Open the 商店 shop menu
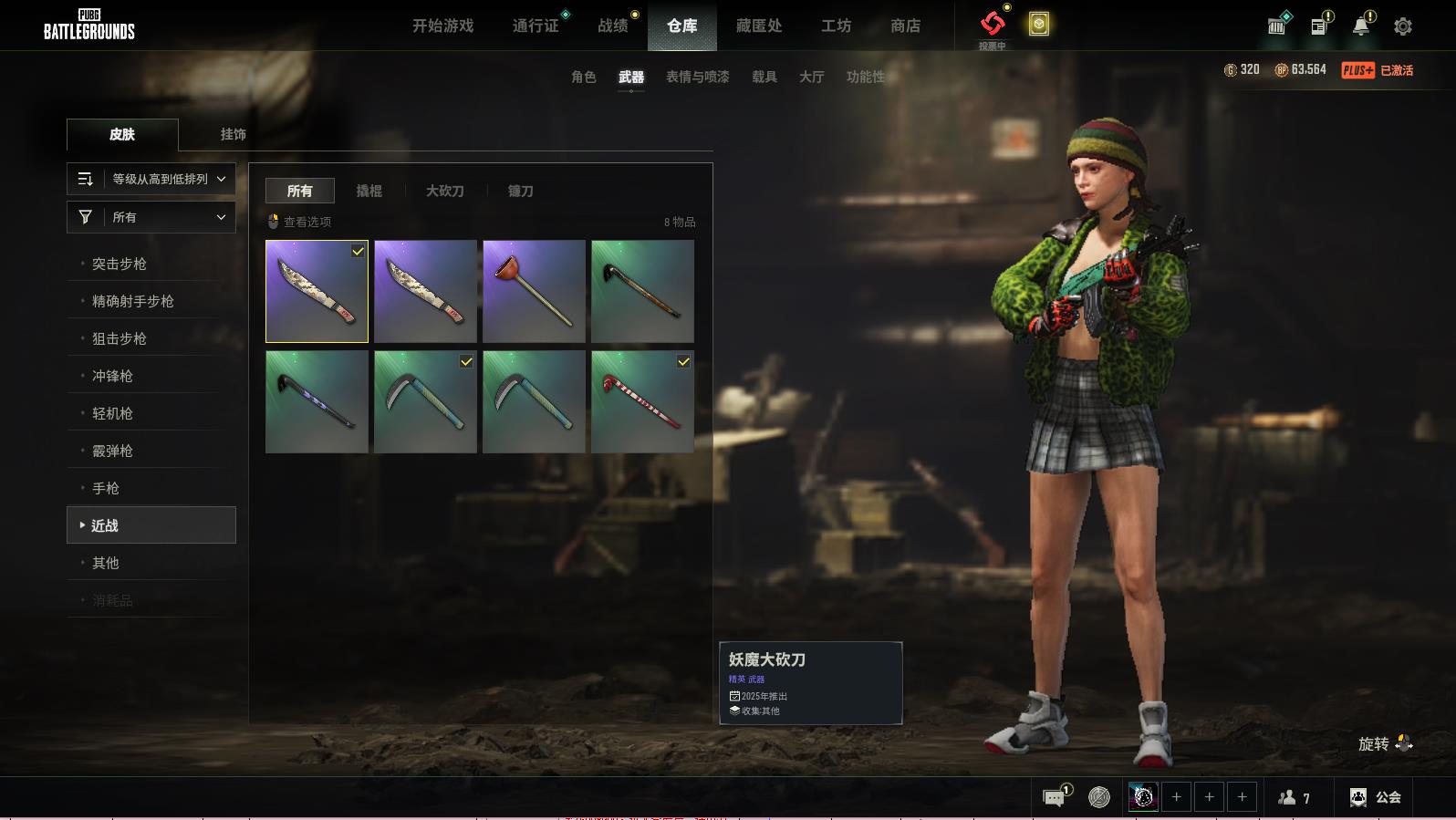Image resolution: width=1456 pixels, height=820 pixels. [x=905, y=26]
